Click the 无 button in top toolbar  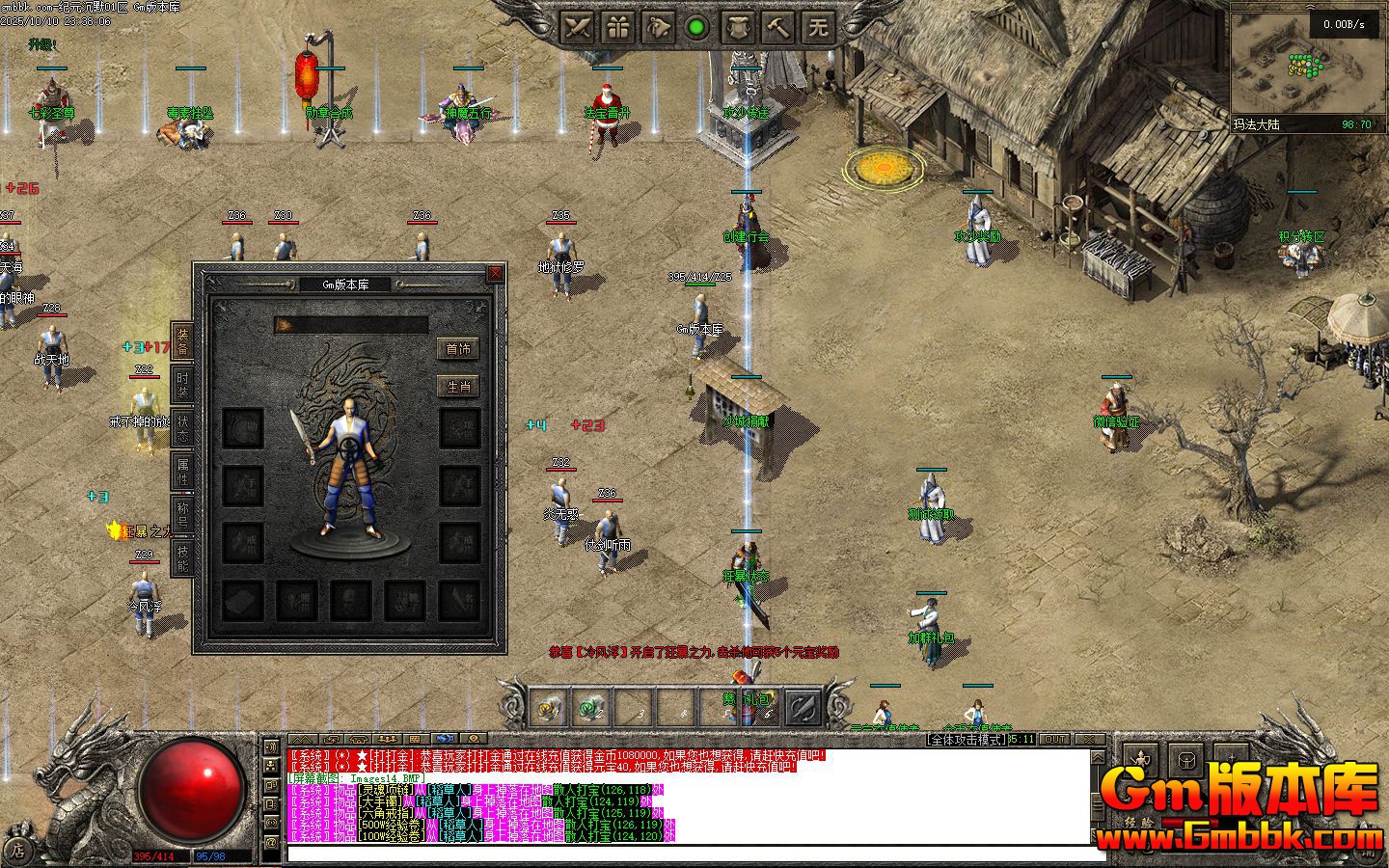(818, 27)
